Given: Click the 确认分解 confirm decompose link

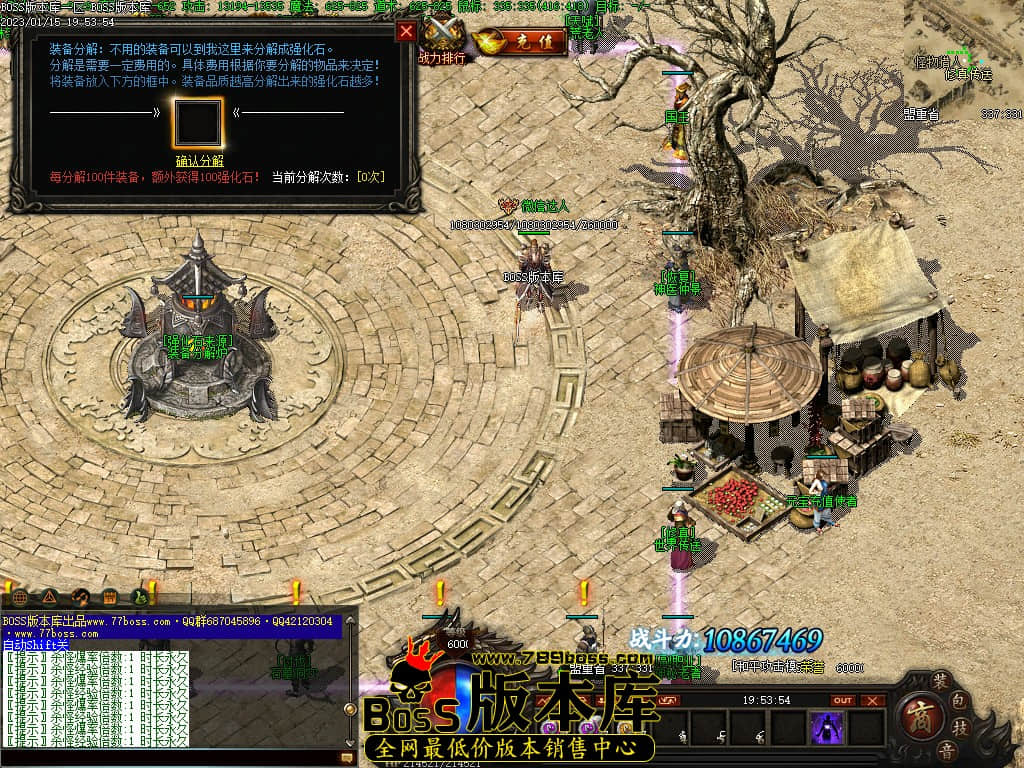Looking at the screenshot, I should point(200,160).
